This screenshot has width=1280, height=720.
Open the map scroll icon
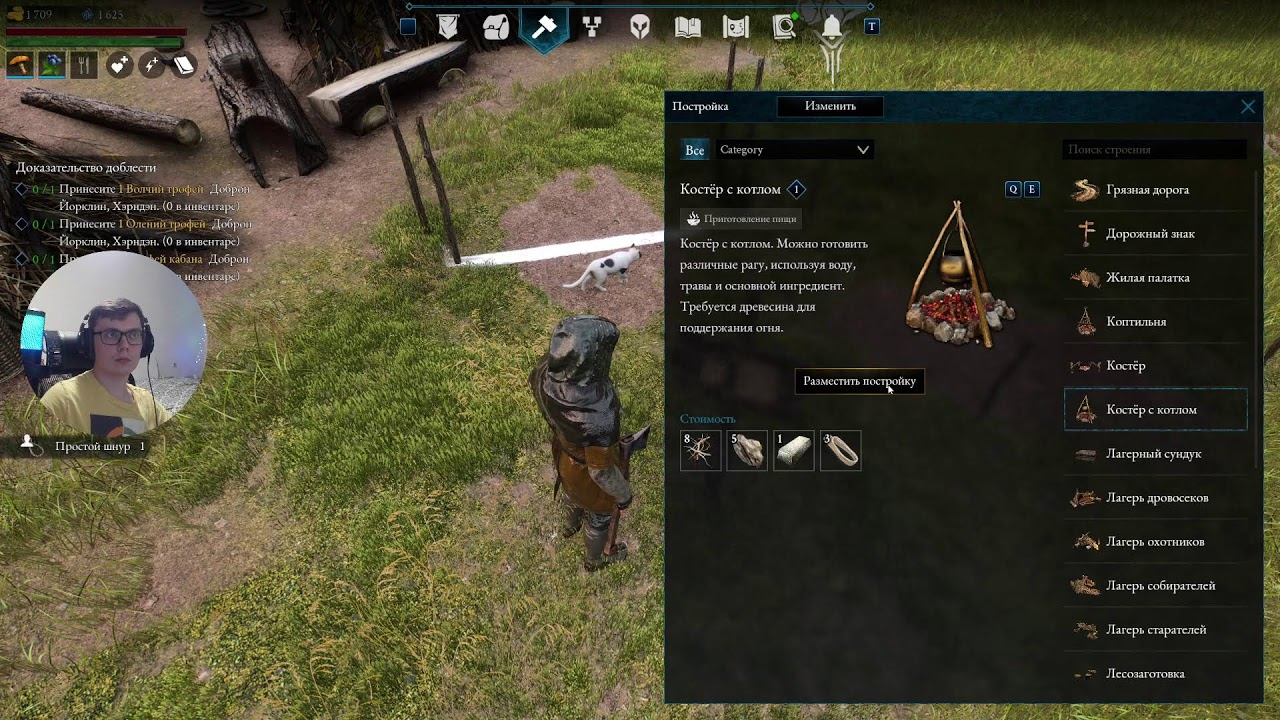pos(736,27)
